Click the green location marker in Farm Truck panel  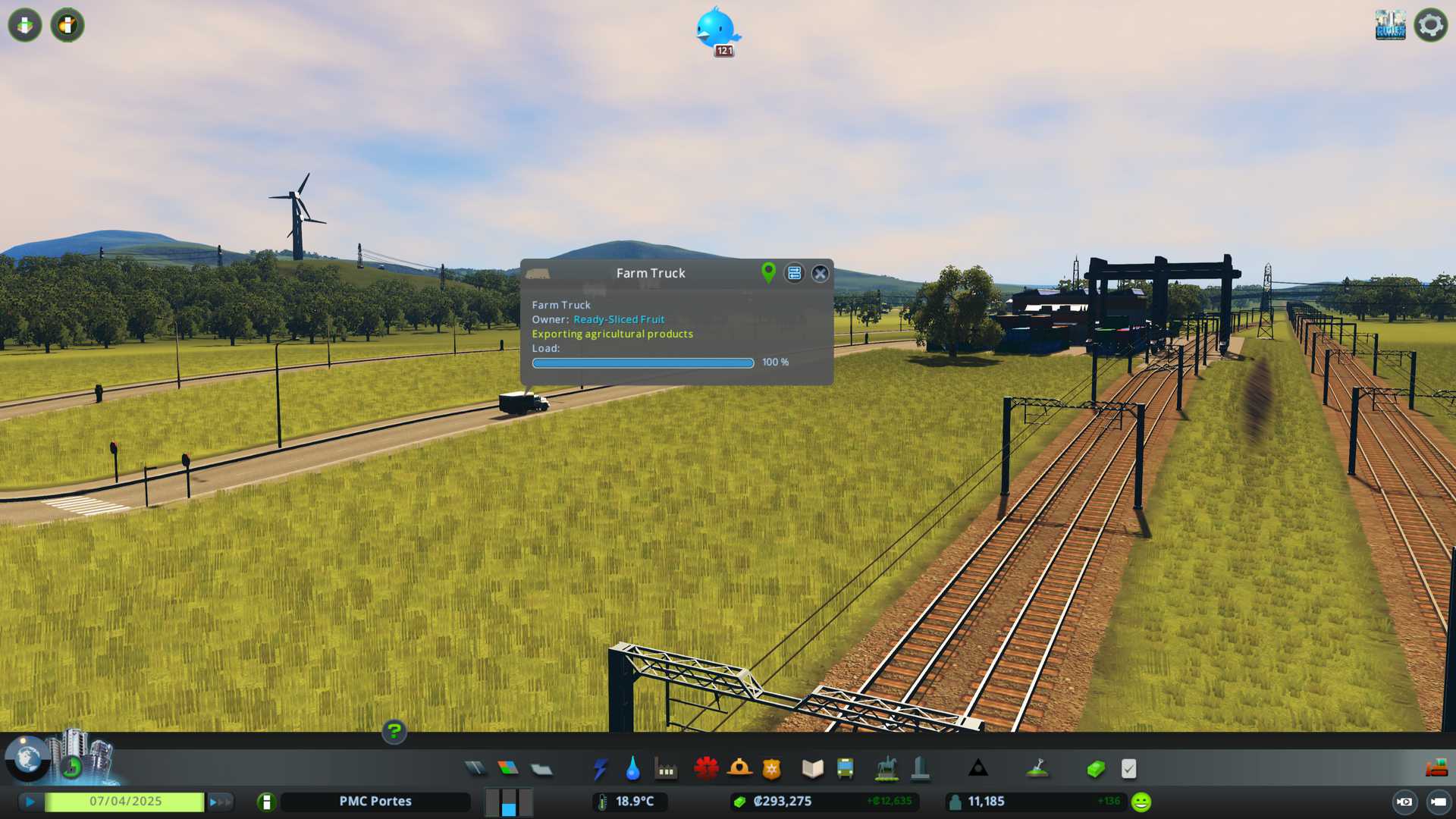768,273
